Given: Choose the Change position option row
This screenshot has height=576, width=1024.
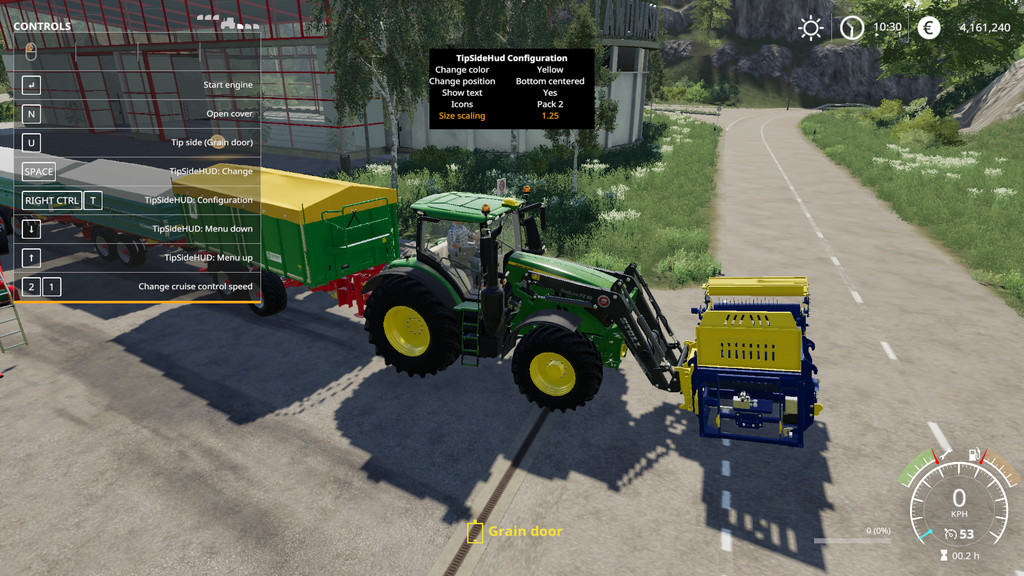Looking at the screenshot, I should click(x=511, y=81).
